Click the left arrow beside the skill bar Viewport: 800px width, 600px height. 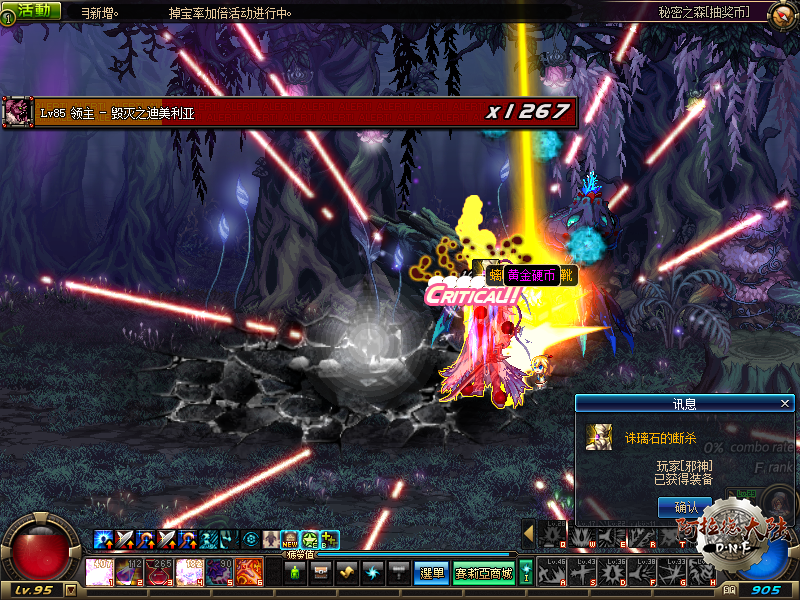click(x=529, y=532)
